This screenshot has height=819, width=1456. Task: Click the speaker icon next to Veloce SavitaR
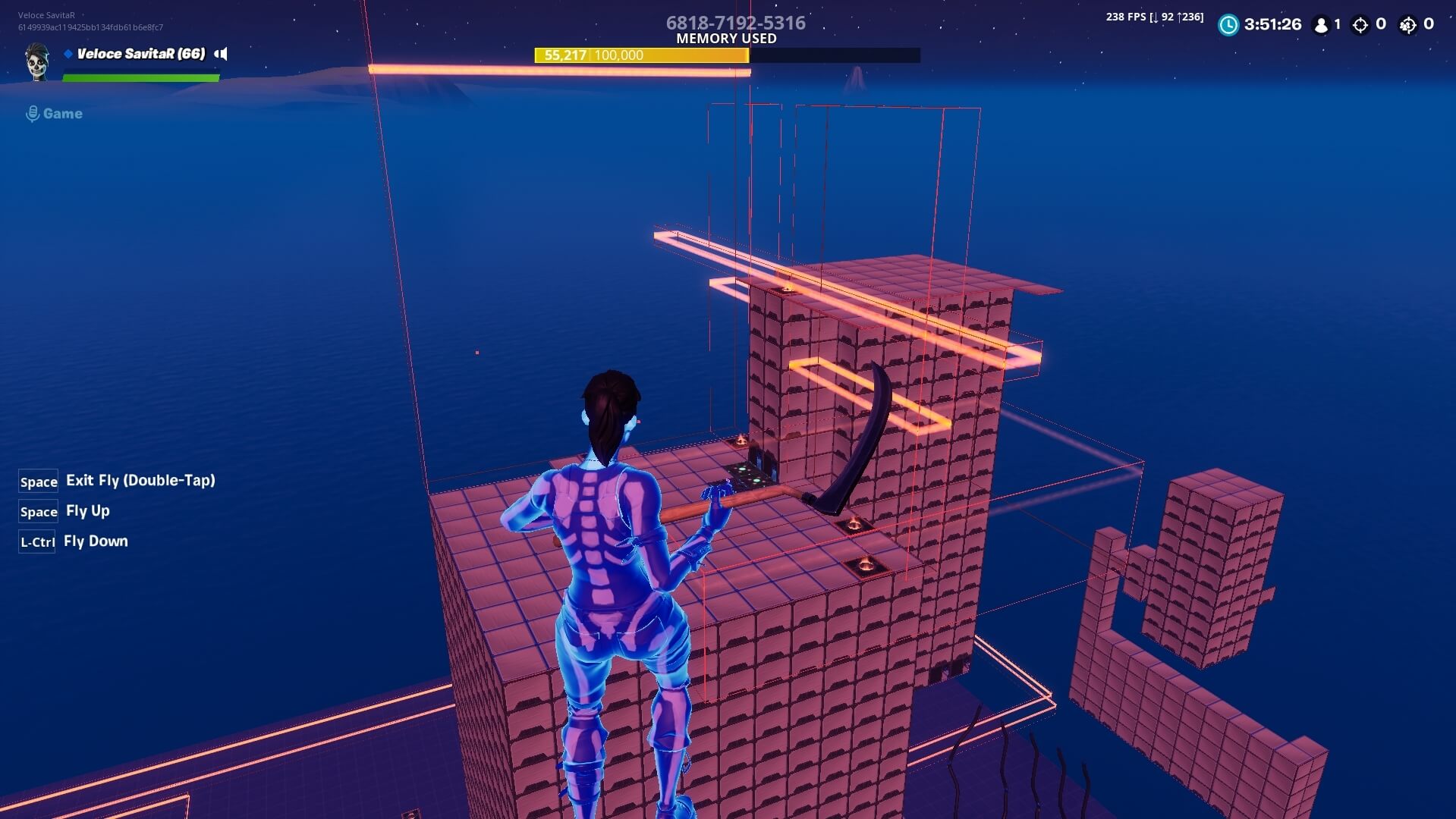point(221,54)
